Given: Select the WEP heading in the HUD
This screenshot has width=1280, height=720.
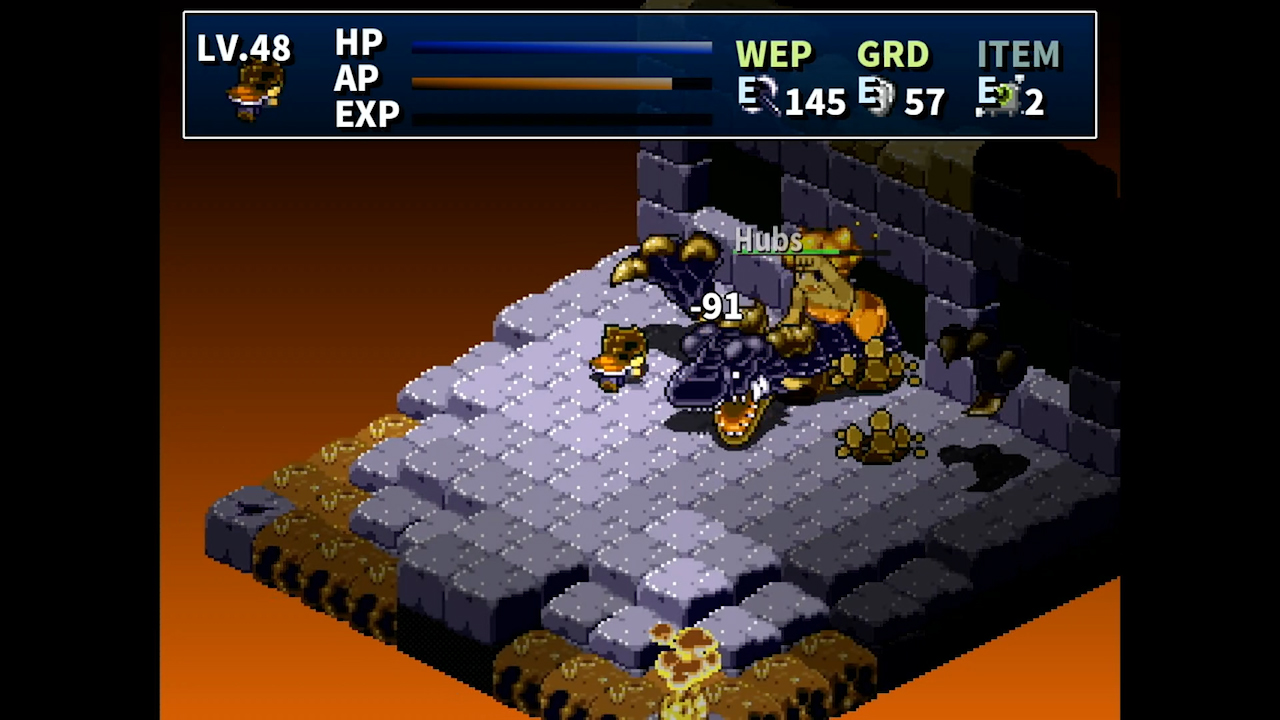Looking at the screenshot, I should tap(774, 55).
